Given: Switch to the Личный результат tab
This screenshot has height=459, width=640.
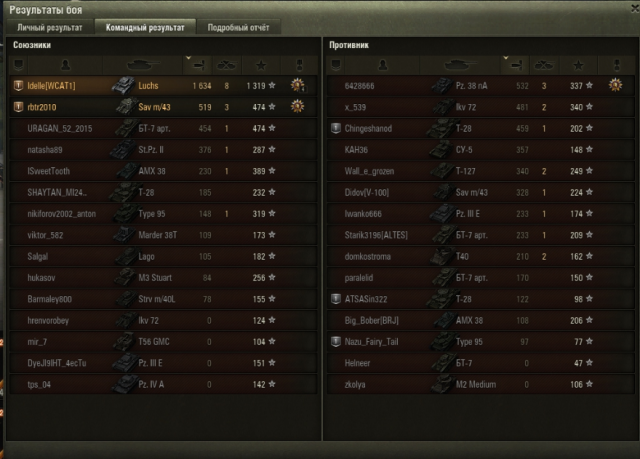Looking at the screenshot, I should coord(49,27).
